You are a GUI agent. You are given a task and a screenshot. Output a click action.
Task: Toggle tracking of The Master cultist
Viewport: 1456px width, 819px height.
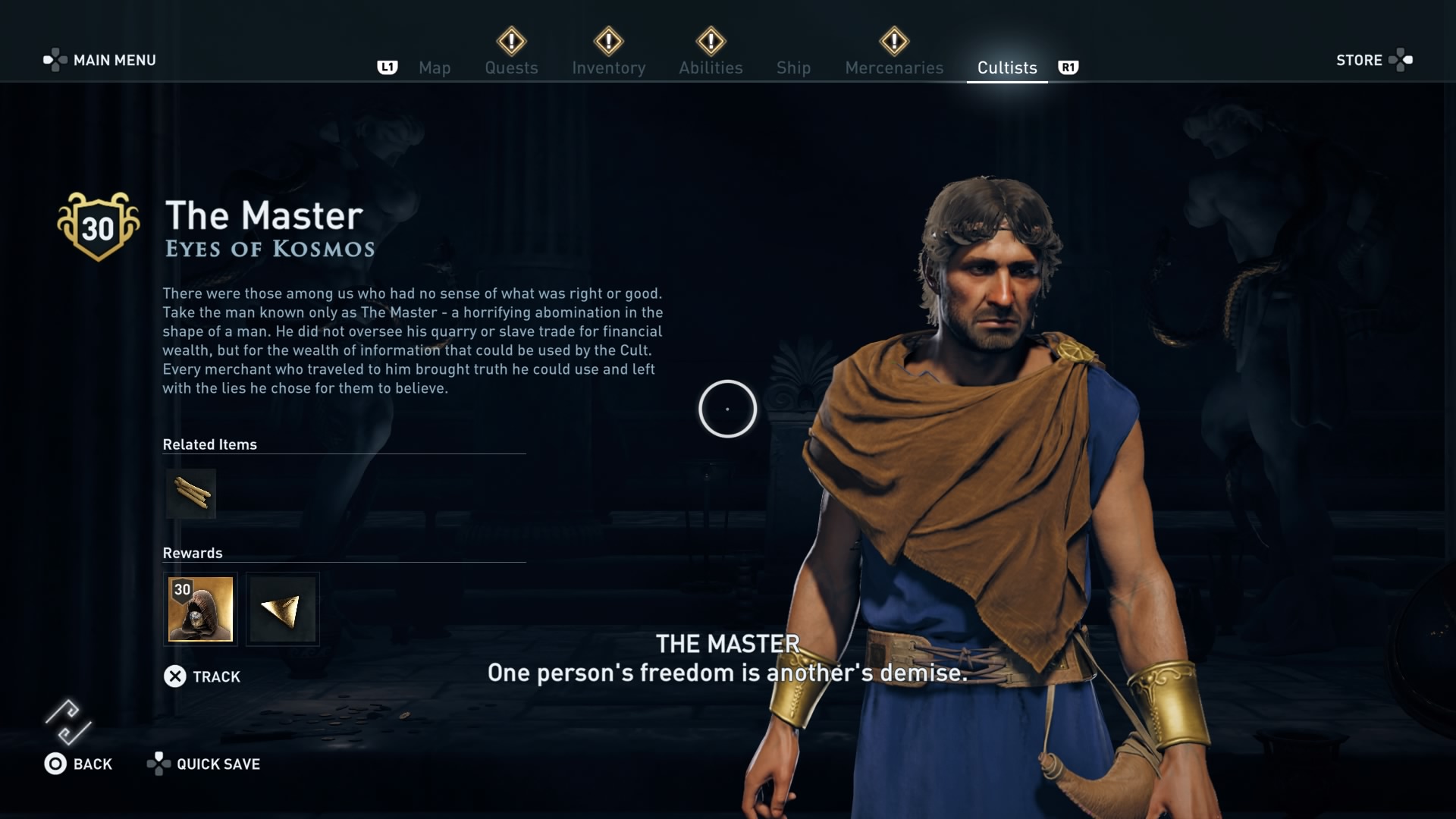click(177, 676)
